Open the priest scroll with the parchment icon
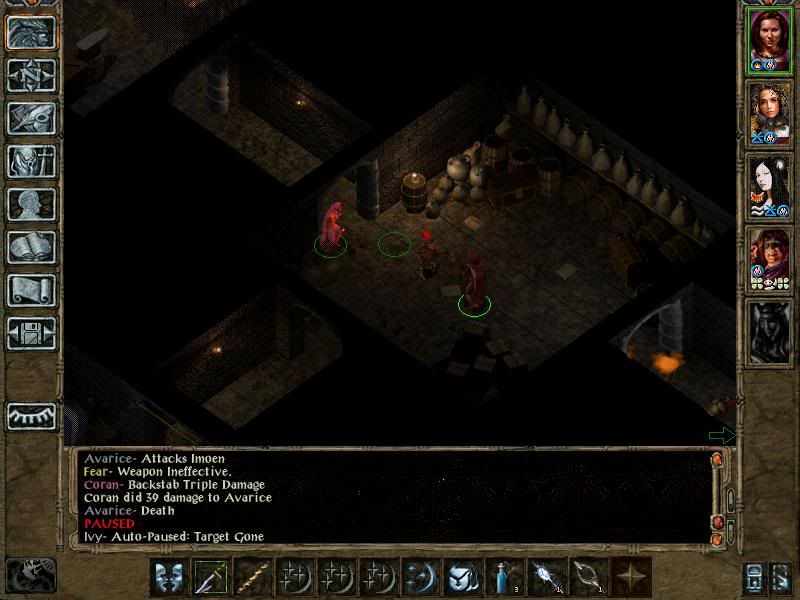 tap(31, 289)
